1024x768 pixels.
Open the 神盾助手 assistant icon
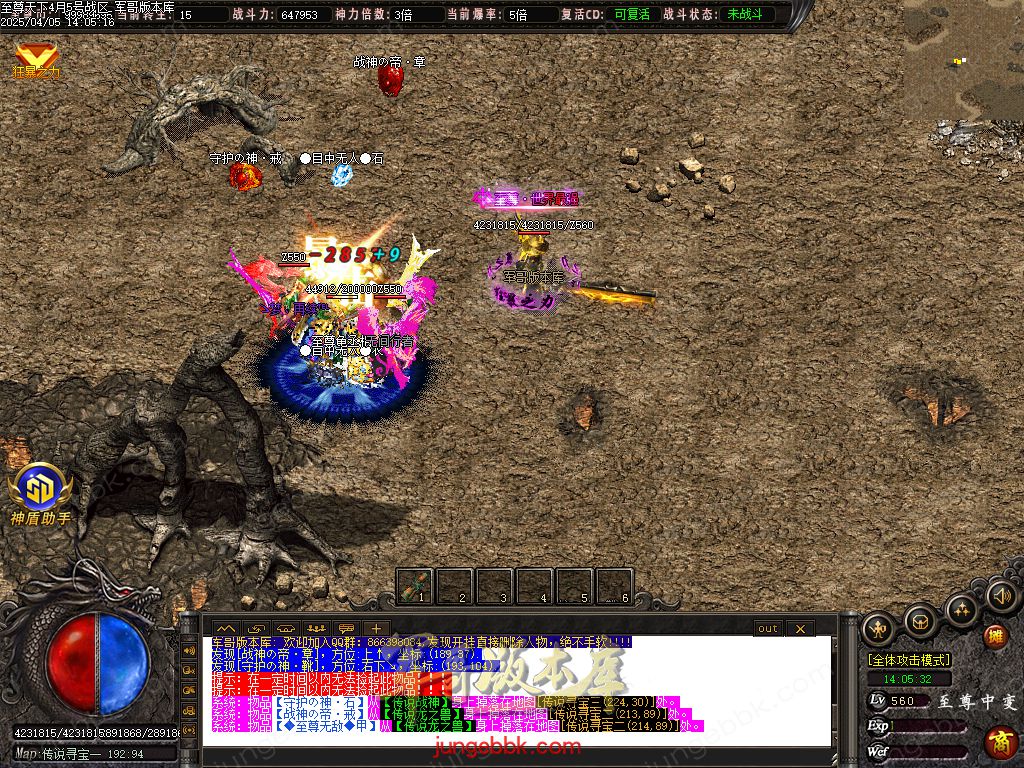pyautogui.click(x=40, y=489)
